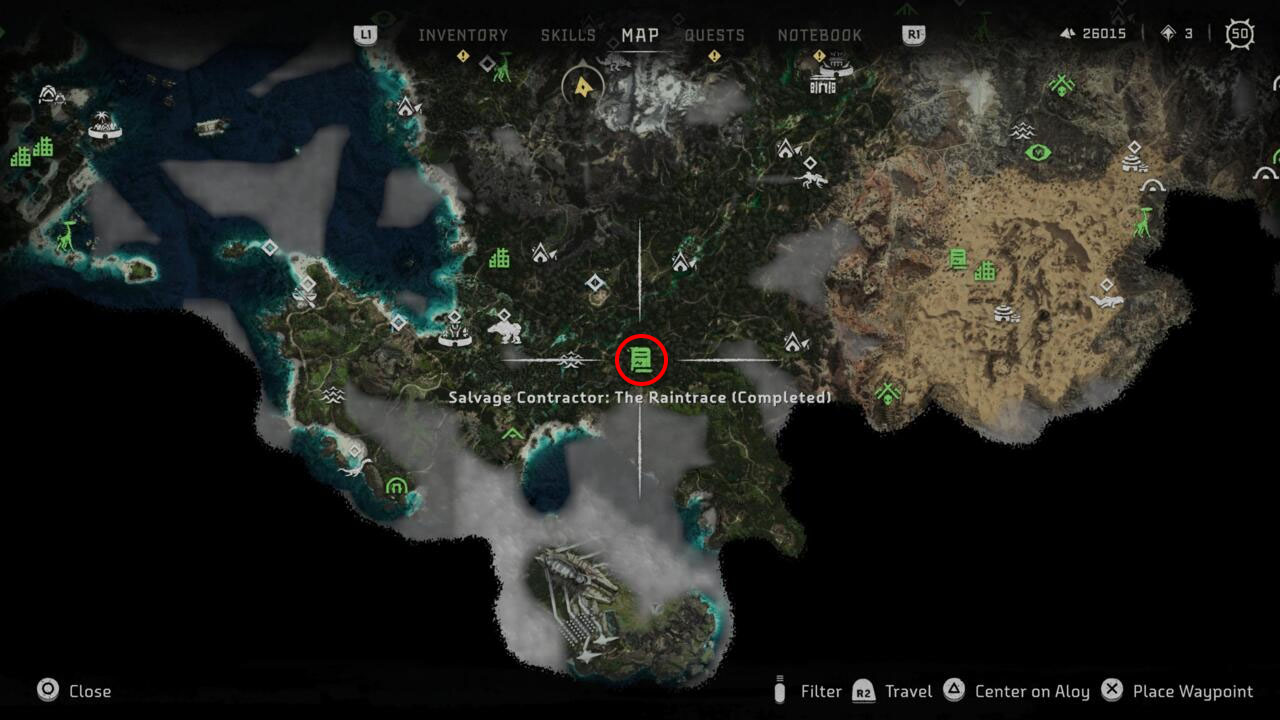Choose the green tunnel arch marker
The height and width of the screenshot is (720, 1280).
396,487
